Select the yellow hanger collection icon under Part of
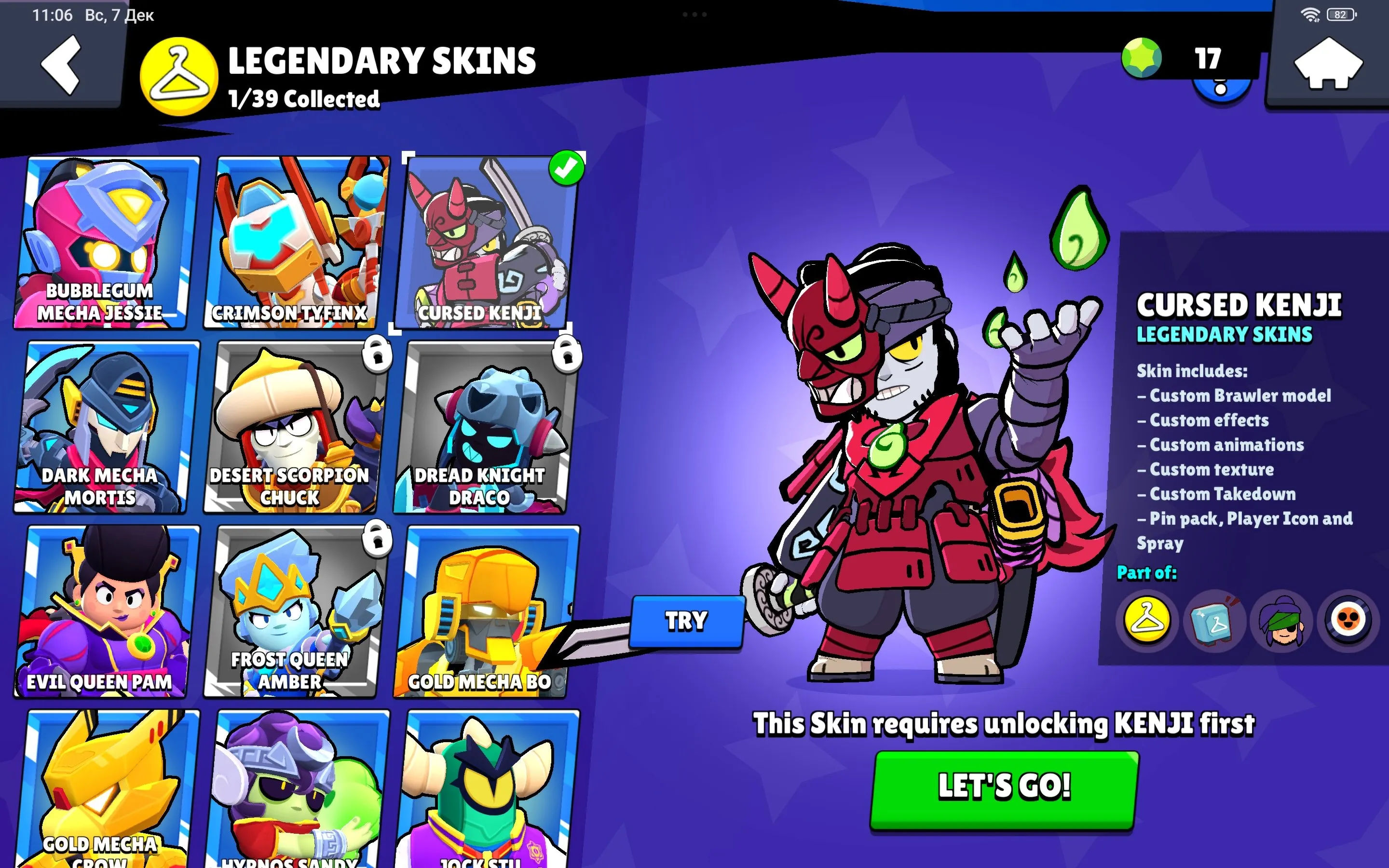Viewport: 1389px width, 868px height. (x=1147, y=622)
